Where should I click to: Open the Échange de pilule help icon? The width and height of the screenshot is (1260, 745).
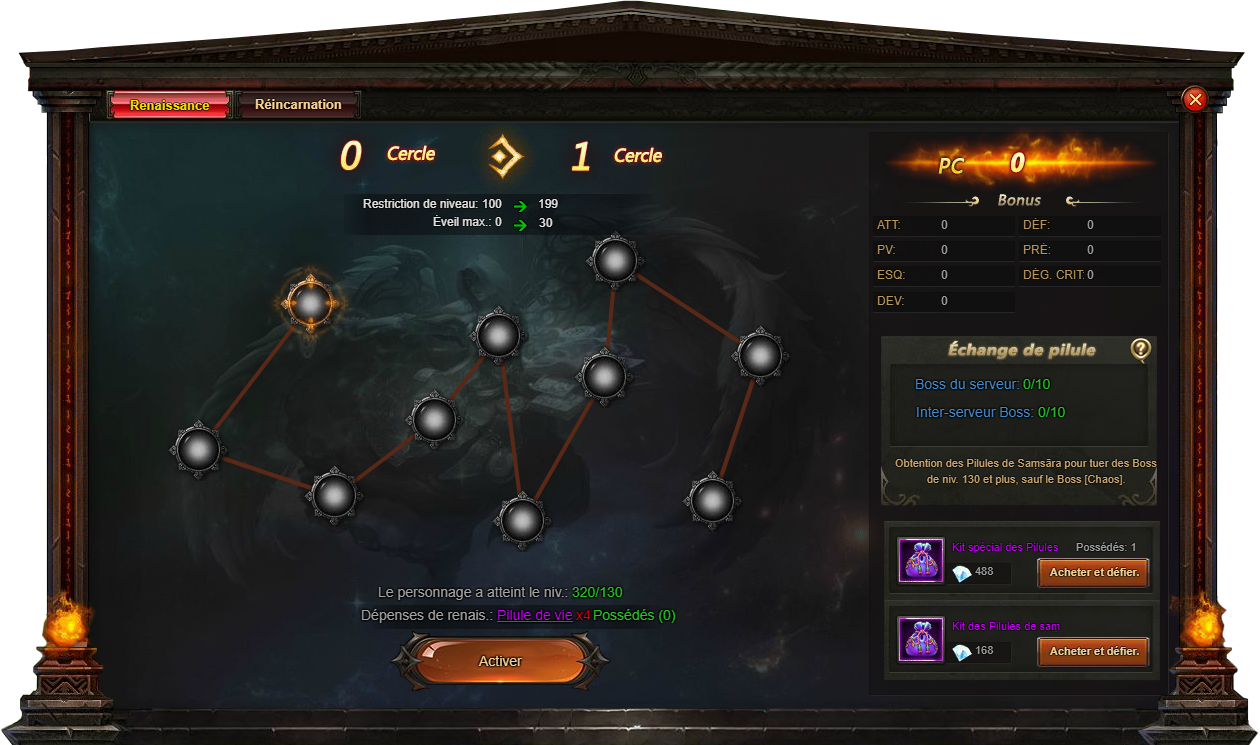tap(1140, 349)
